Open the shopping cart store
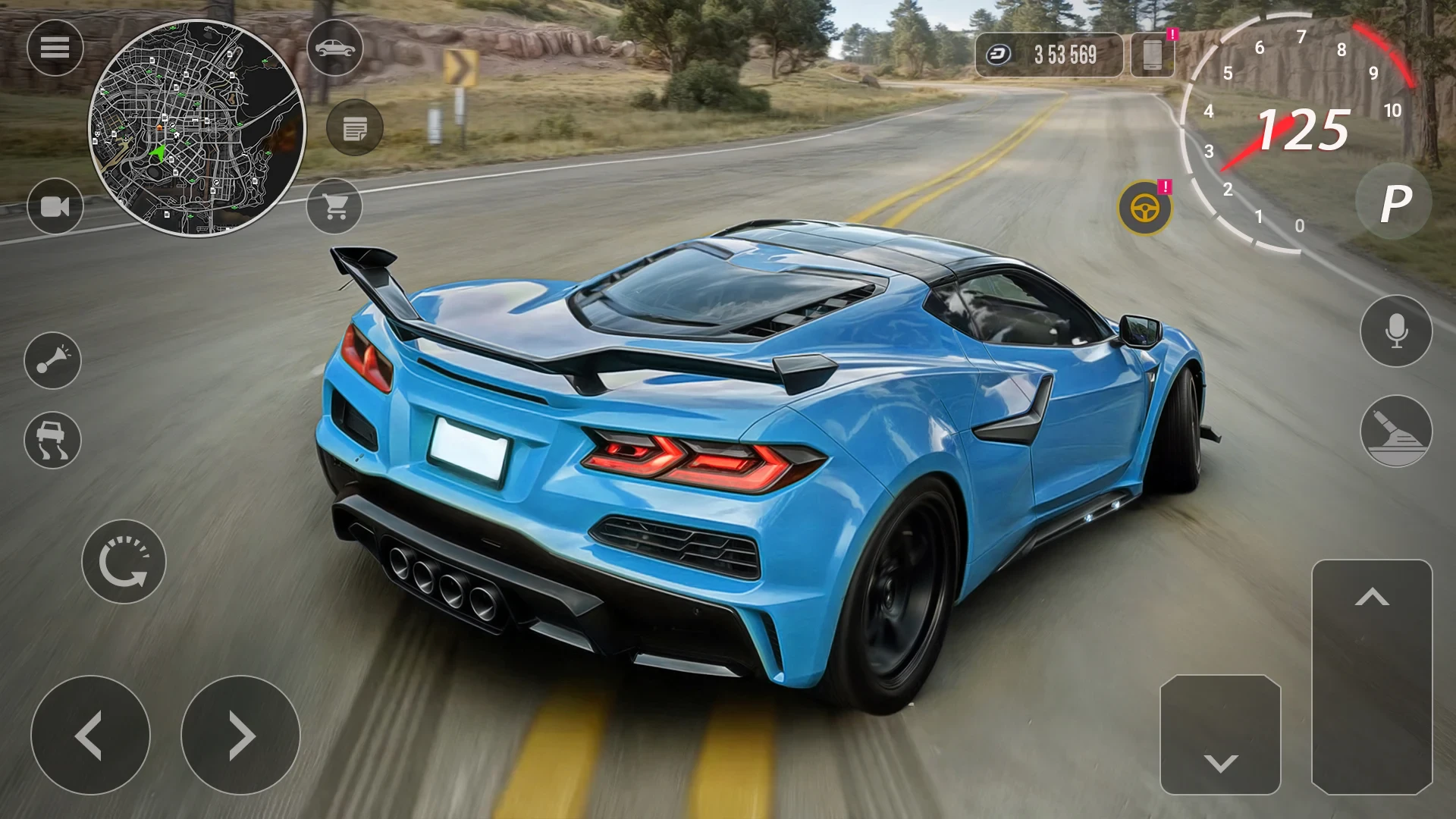Viewport: 1456px width, 819px height. coord(335,206)
